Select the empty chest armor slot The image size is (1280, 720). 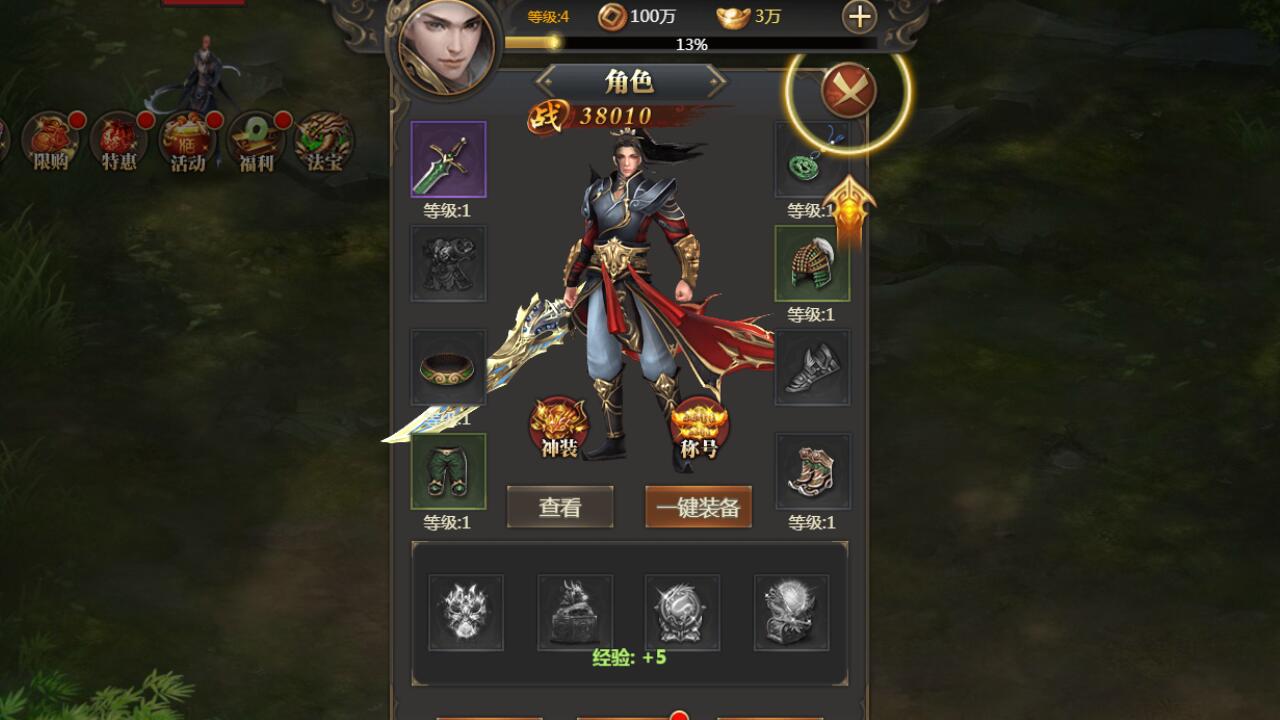448,263
